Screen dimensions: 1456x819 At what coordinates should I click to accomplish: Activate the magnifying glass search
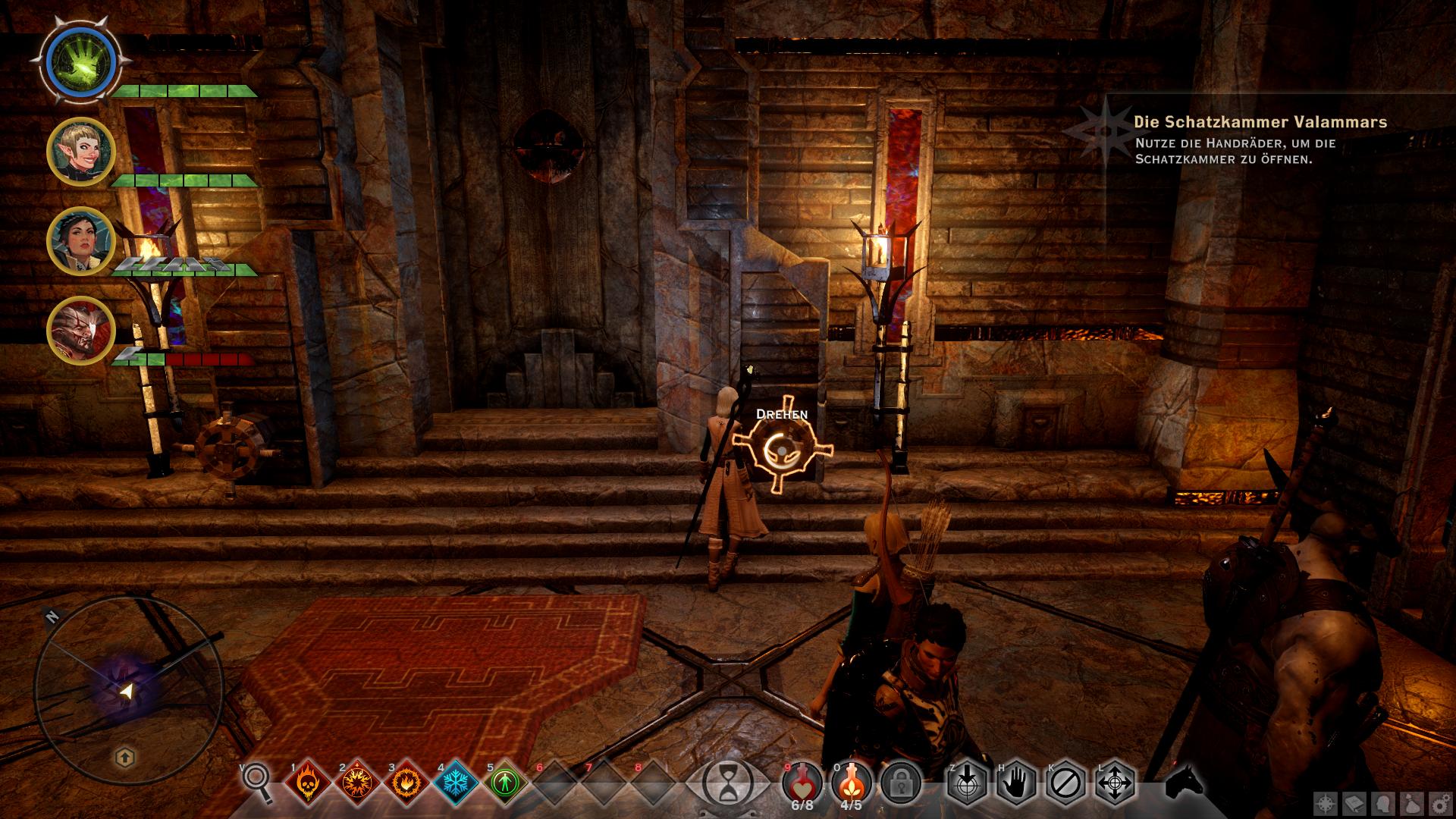tap(256, 781)
